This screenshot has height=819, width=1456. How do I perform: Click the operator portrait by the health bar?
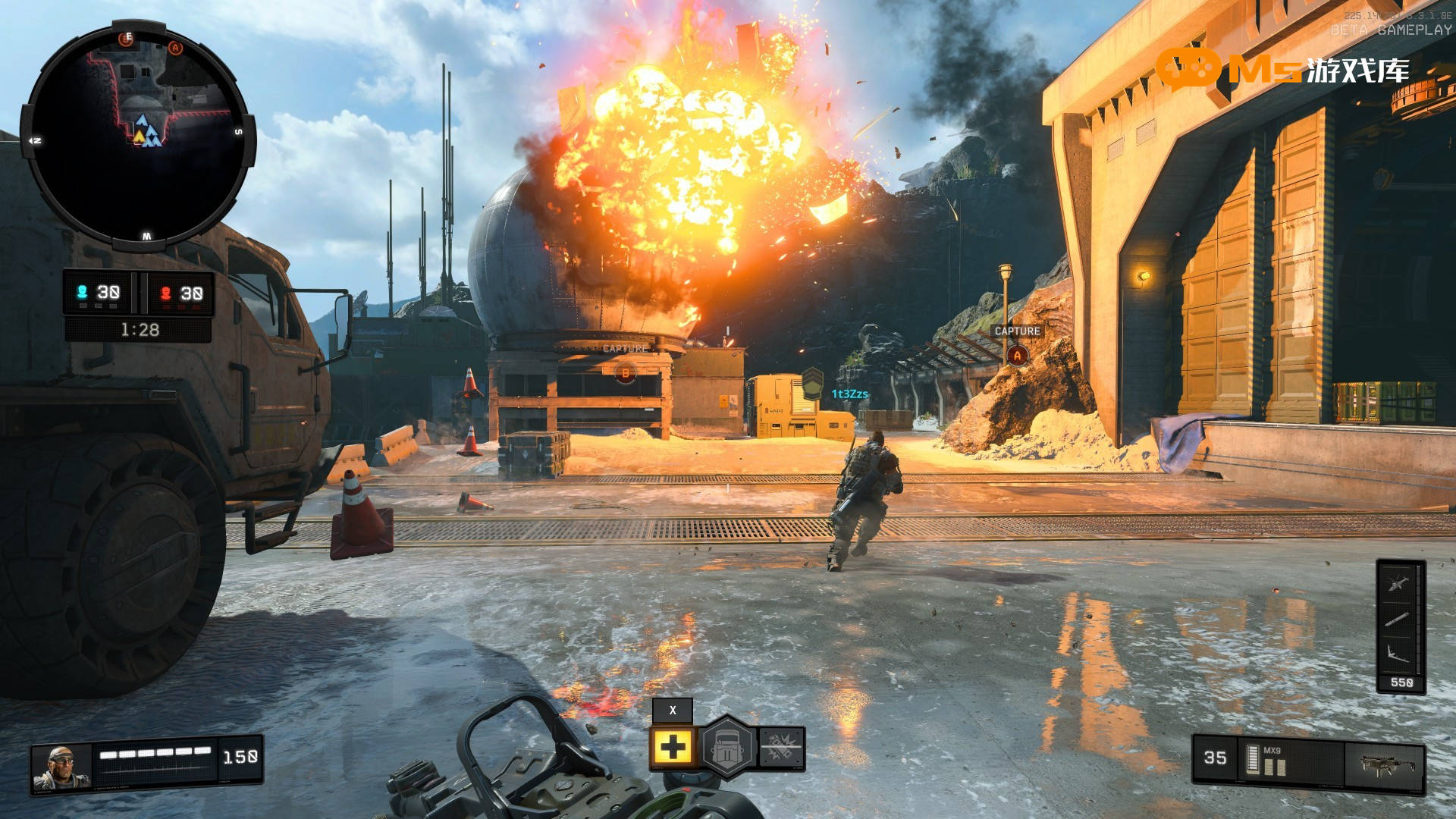tap(62, 766)
